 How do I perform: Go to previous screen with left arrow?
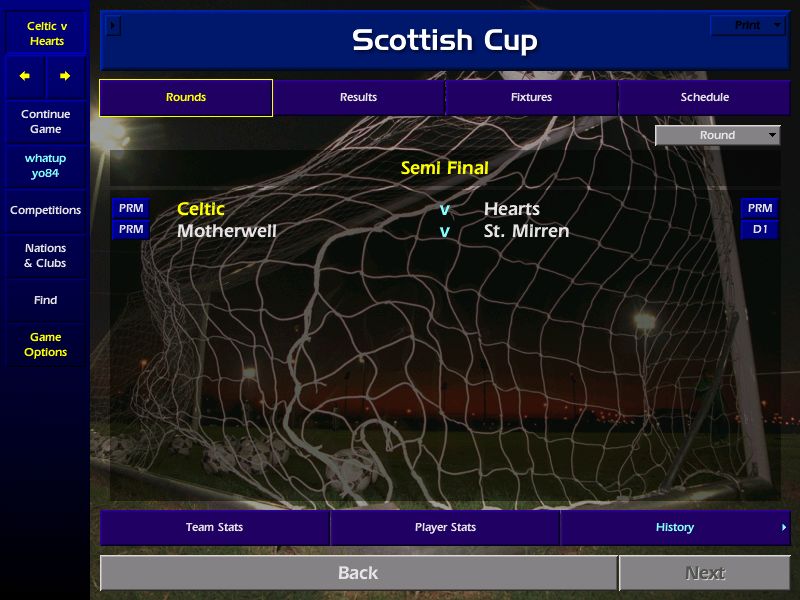[x=25, y=76]
